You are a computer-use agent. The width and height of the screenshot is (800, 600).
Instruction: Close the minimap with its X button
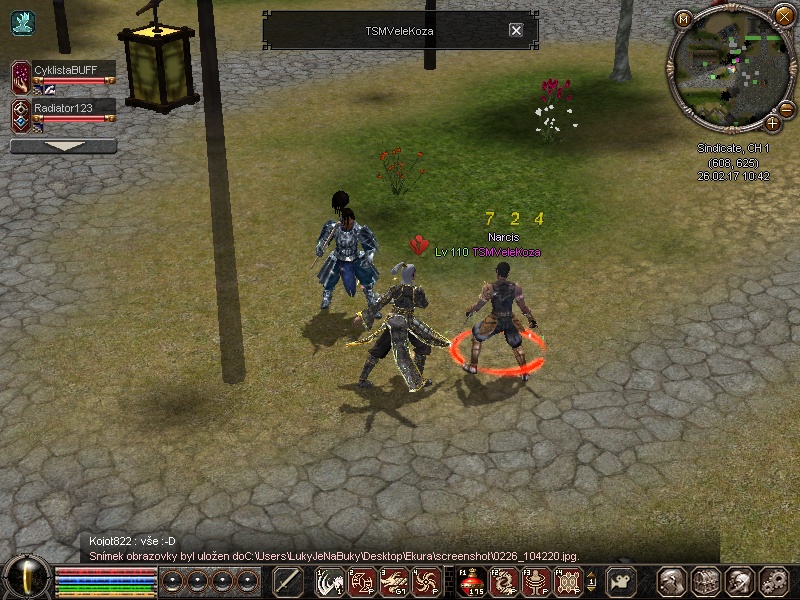783,14
